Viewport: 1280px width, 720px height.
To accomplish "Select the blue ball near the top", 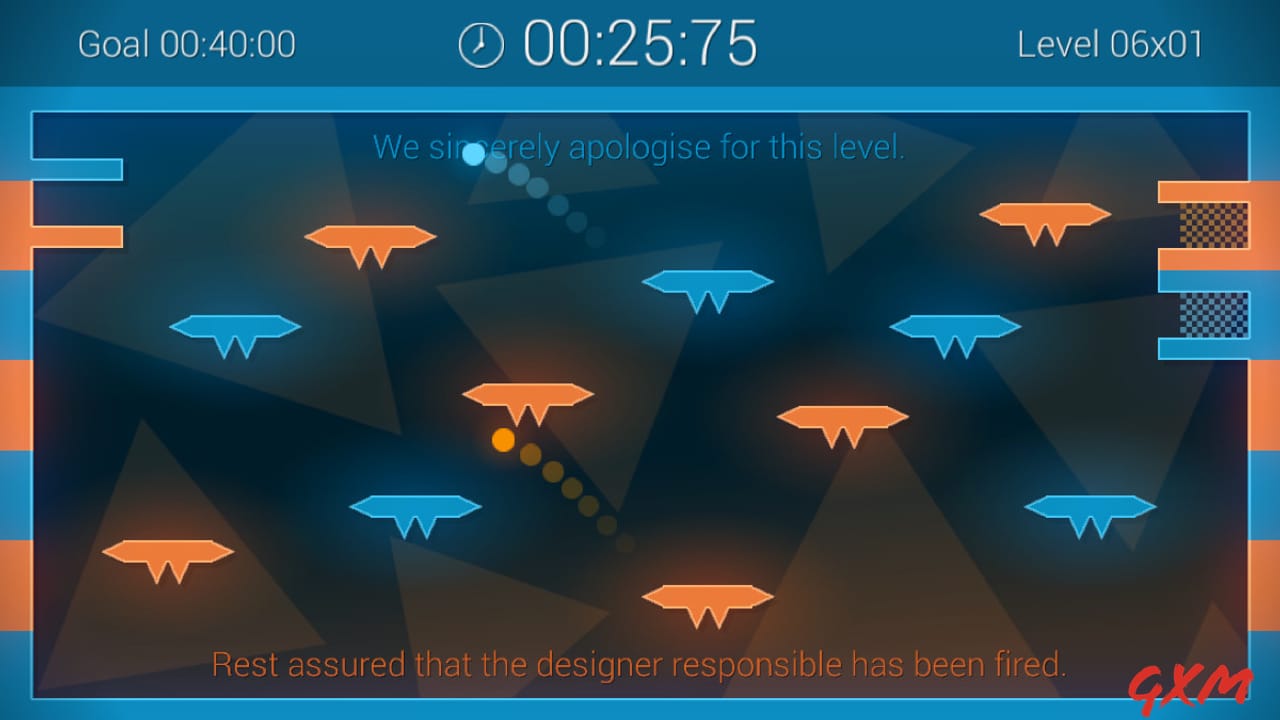I will click(472, 155).
